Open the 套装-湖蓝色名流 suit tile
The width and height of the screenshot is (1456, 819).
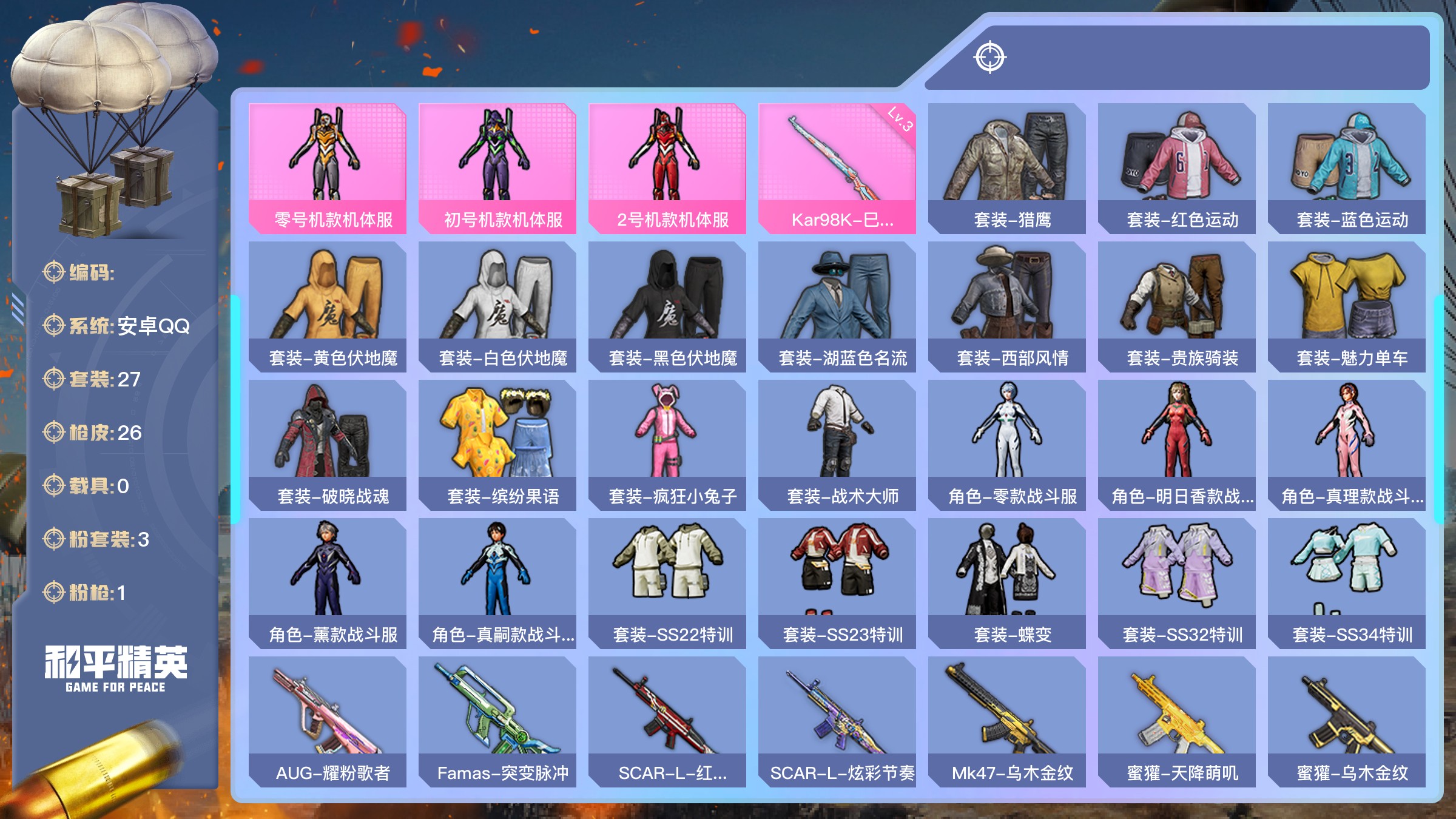click(x=837, y=306)
